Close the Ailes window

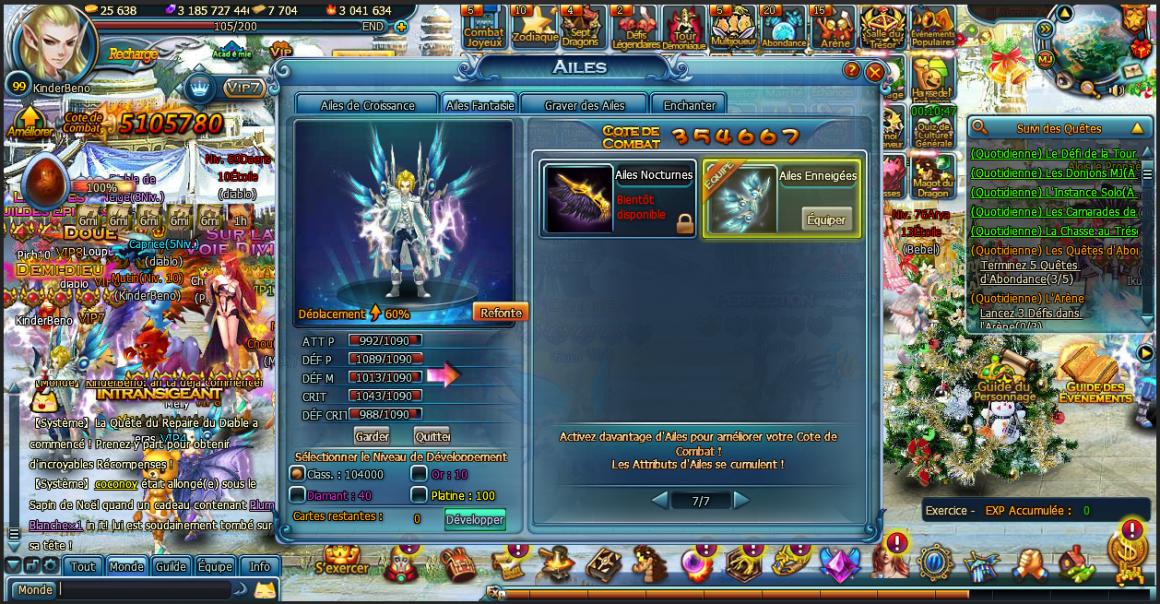tap(875, 72)
